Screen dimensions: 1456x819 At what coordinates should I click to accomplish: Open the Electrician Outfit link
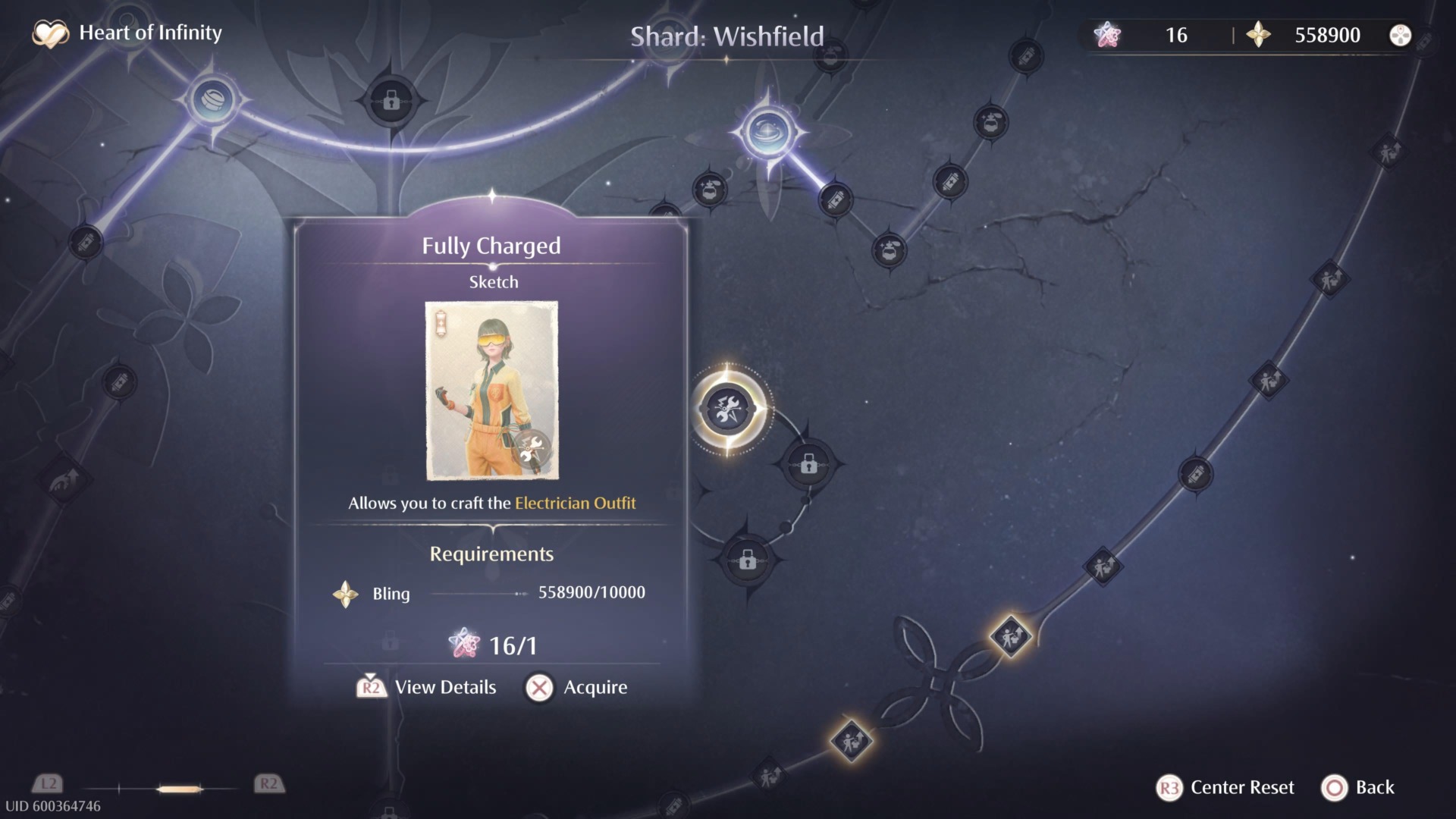(574, 503)
